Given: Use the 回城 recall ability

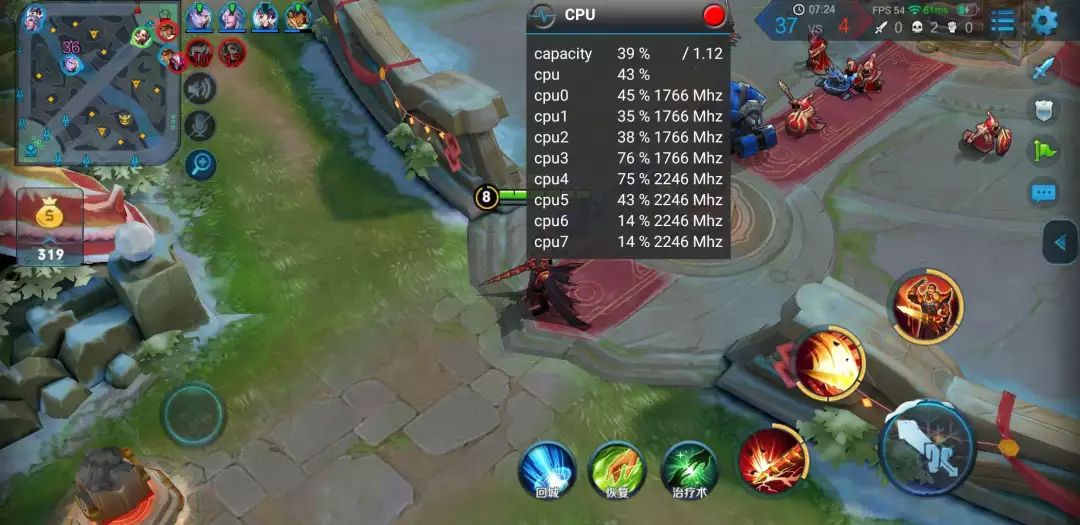Looking at the screenshot, I should pos(547,469).
